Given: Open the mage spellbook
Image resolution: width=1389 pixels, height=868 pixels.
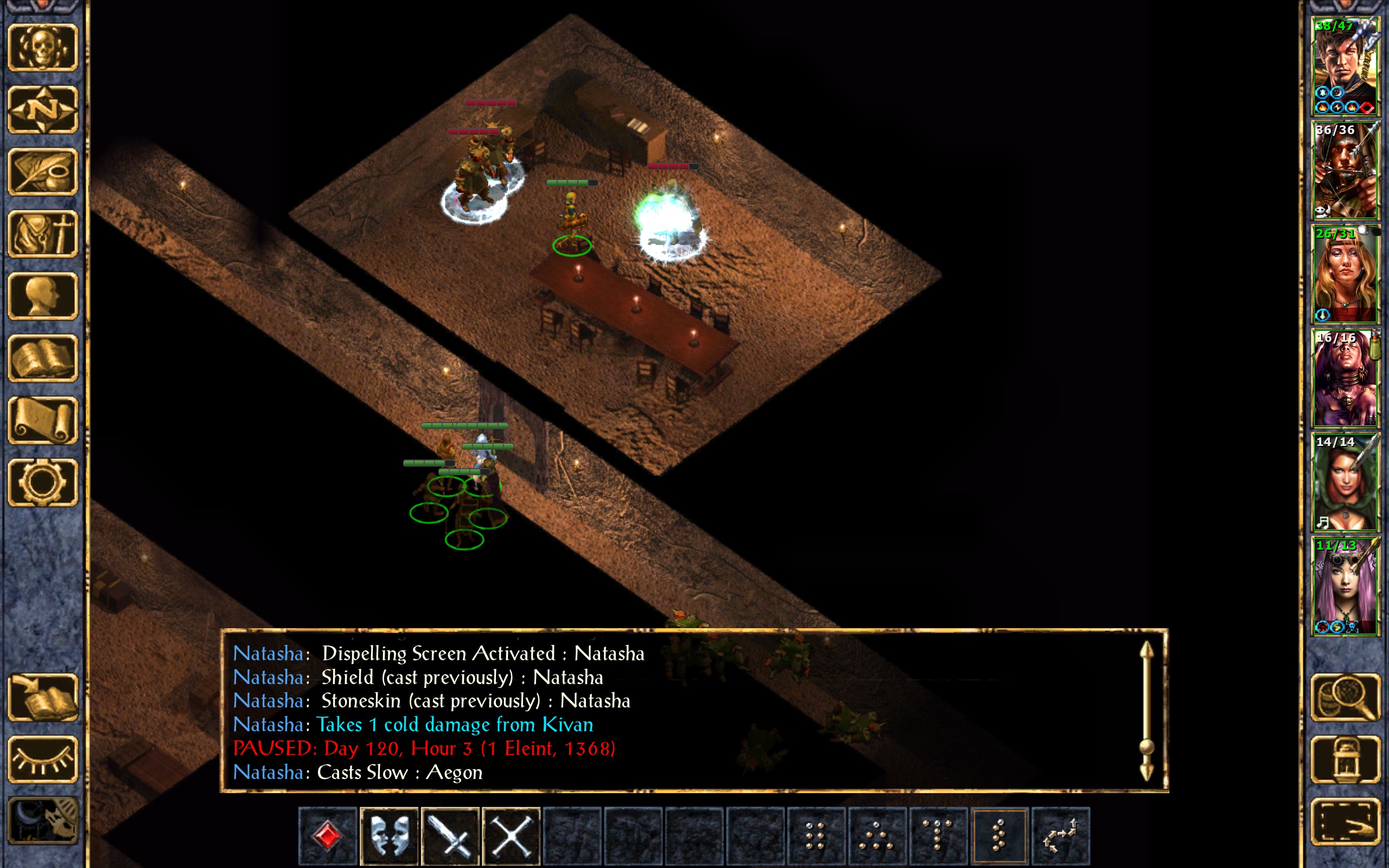Looking at the screenshot, I should click(42, 359).
